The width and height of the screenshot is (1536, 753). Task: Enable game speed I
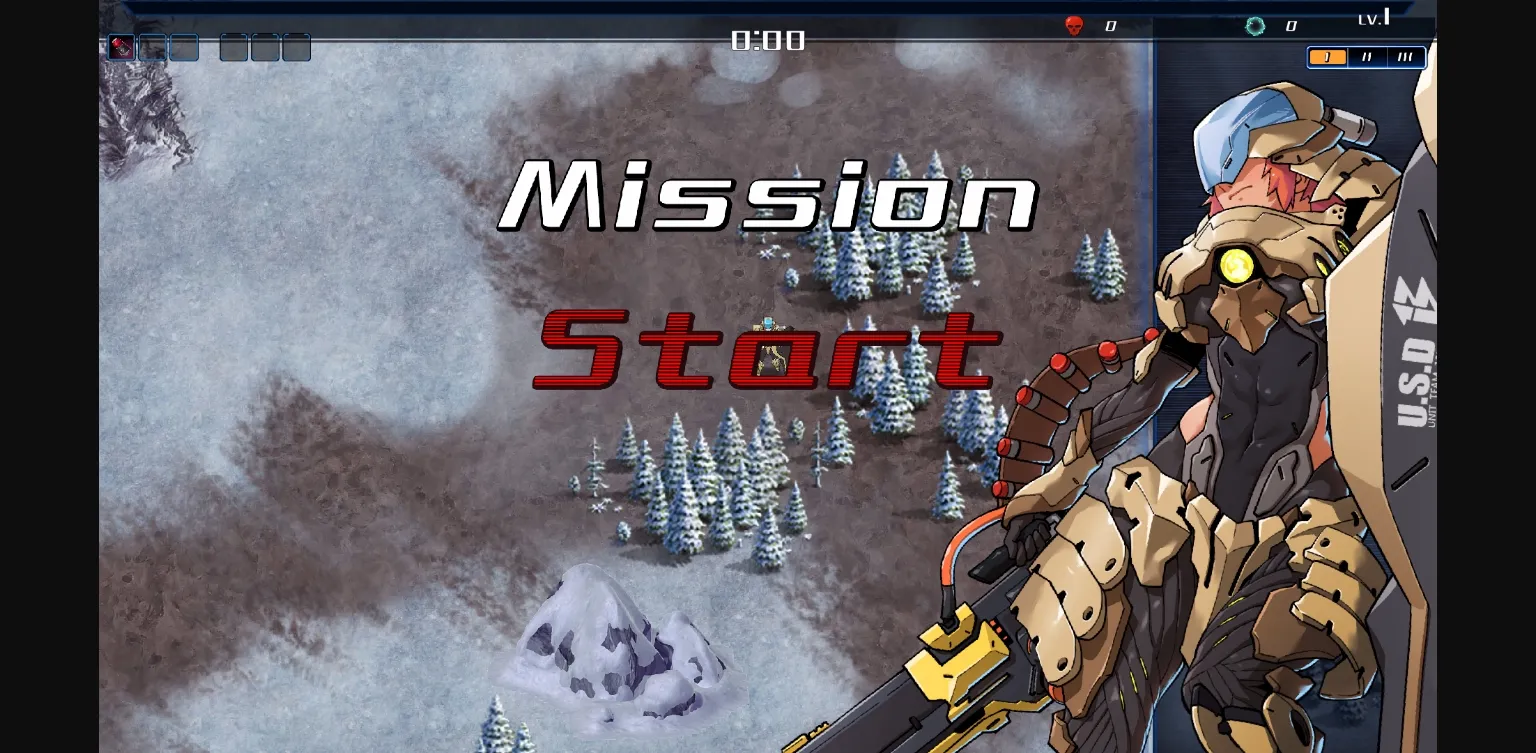1328,57
